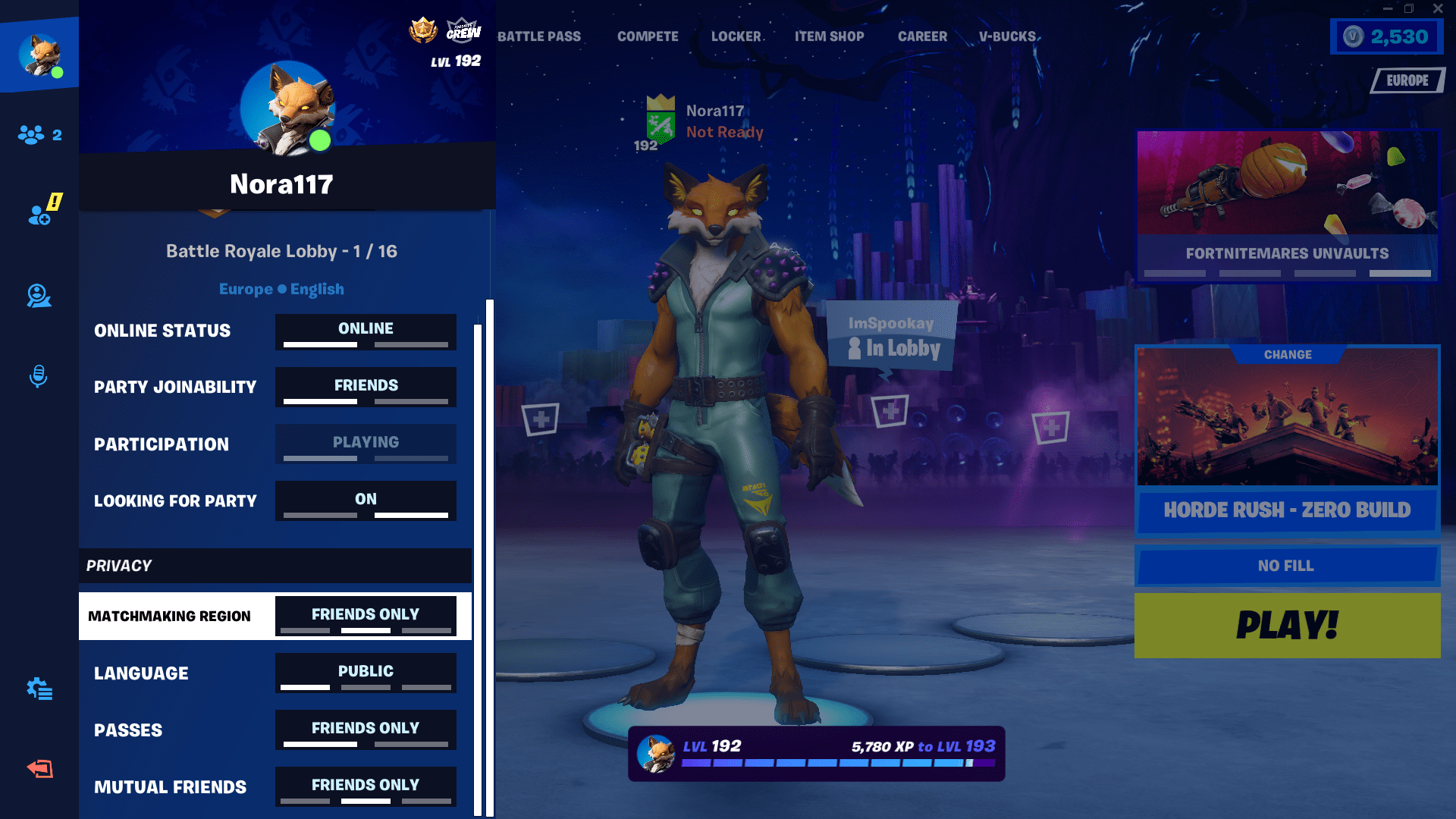Turn Looking For Party setting off
The image size is (1456, 819).
pyautogui.click(x=365, y=500)
